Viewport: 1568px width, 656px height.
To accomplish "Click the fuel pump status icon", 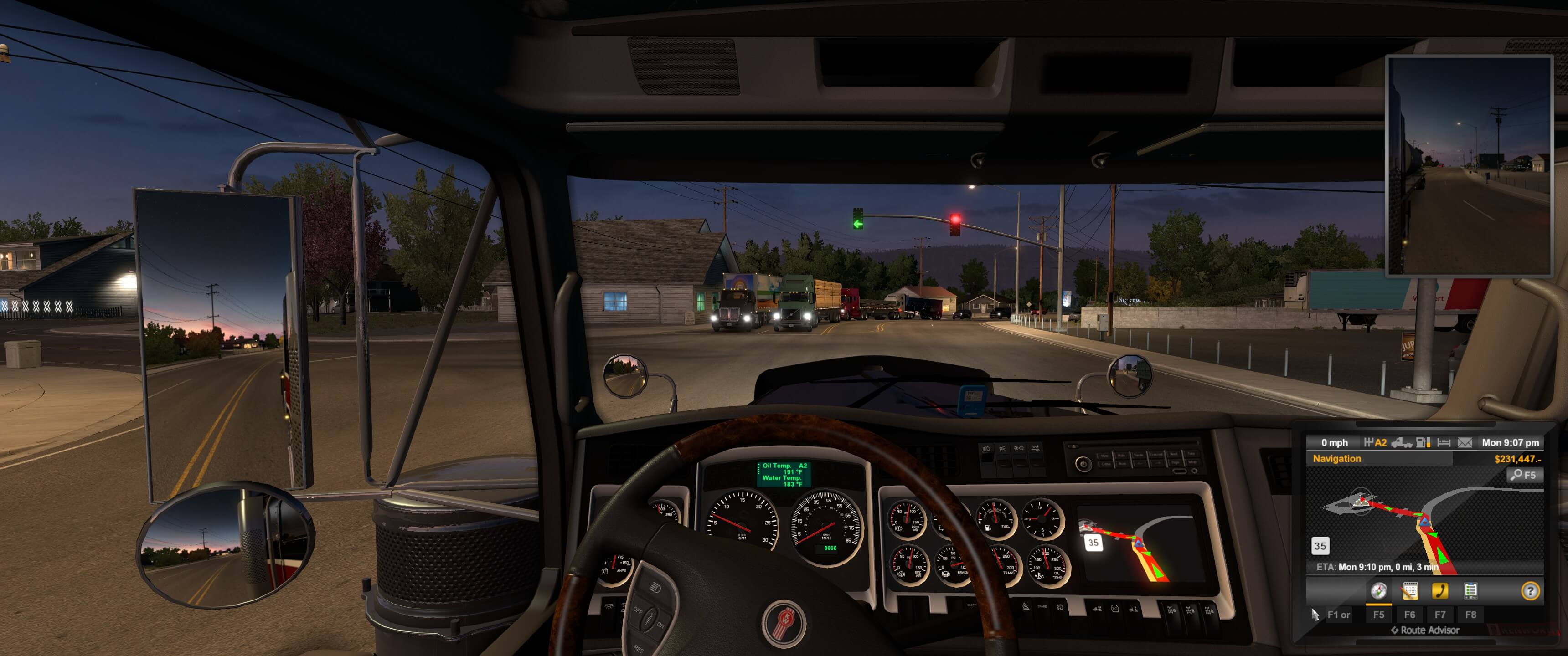I will coord(1423,442).
